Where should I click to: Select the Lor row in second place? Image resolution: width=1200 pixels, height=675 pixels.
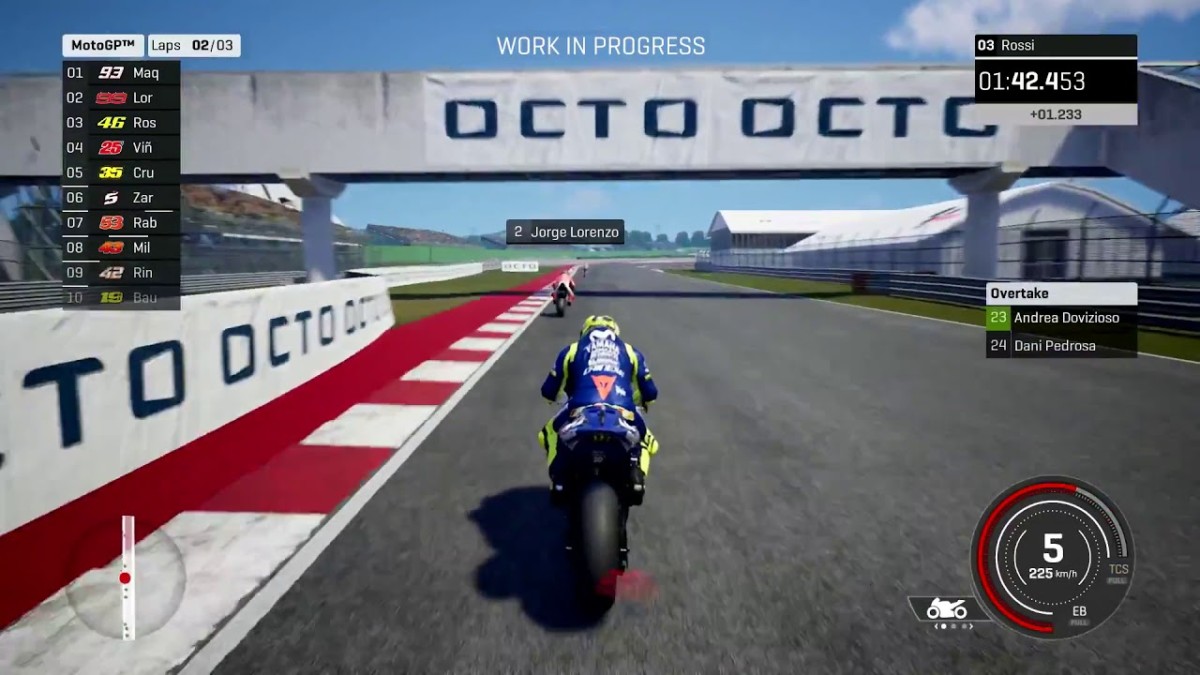[121, 98]
